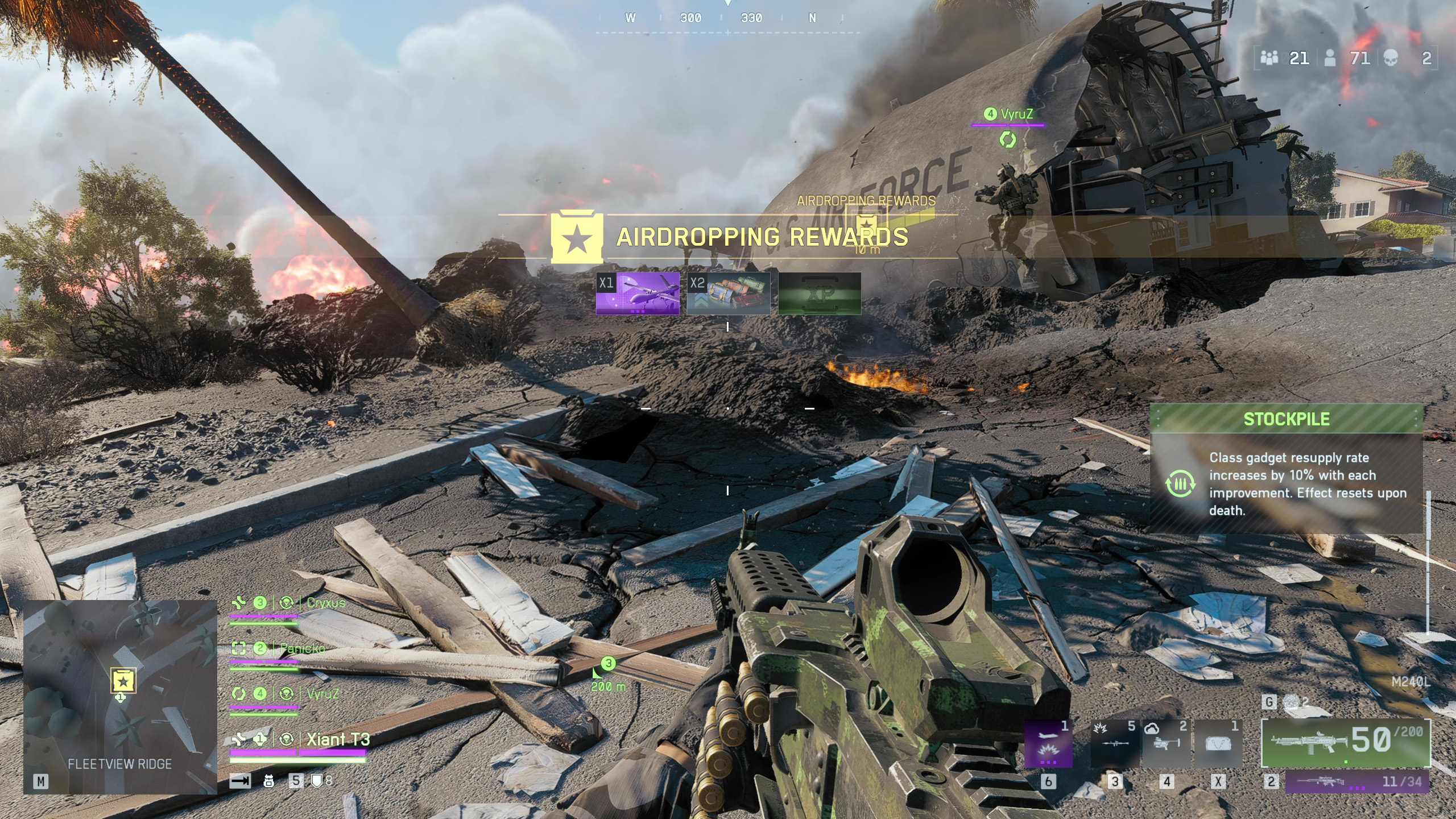
Task: Click the green XP reward tile
Action: pos(820,293)
